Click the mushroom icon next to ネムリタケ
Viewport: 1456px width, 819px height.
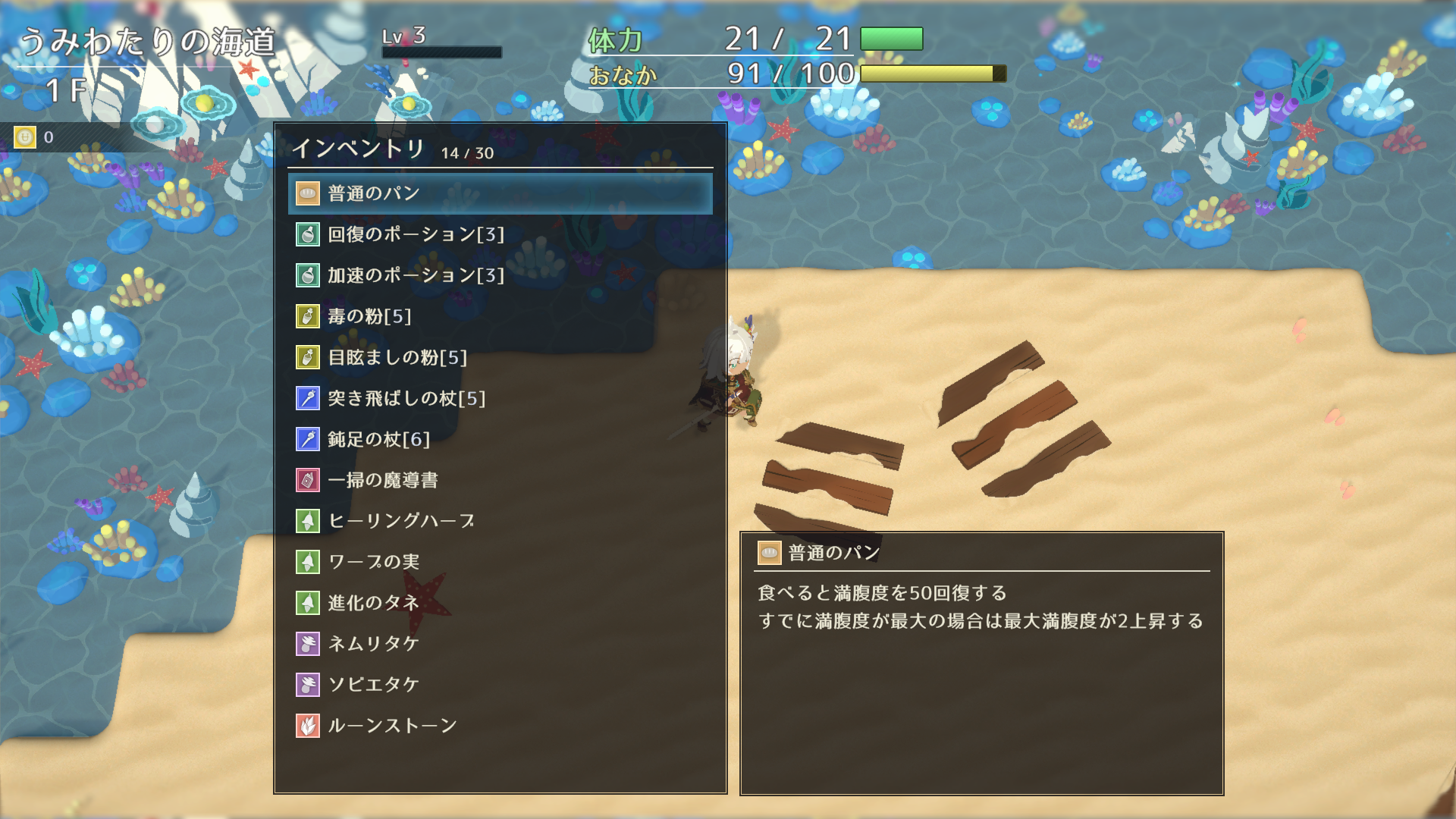point(307,643)
